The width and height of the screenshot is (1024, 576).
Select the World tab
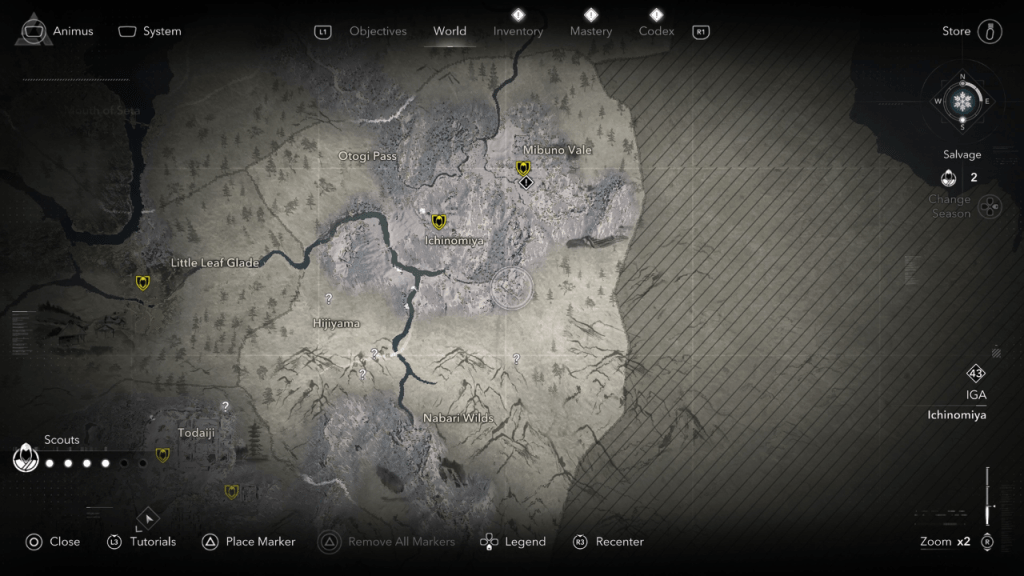tap(449, 31)
